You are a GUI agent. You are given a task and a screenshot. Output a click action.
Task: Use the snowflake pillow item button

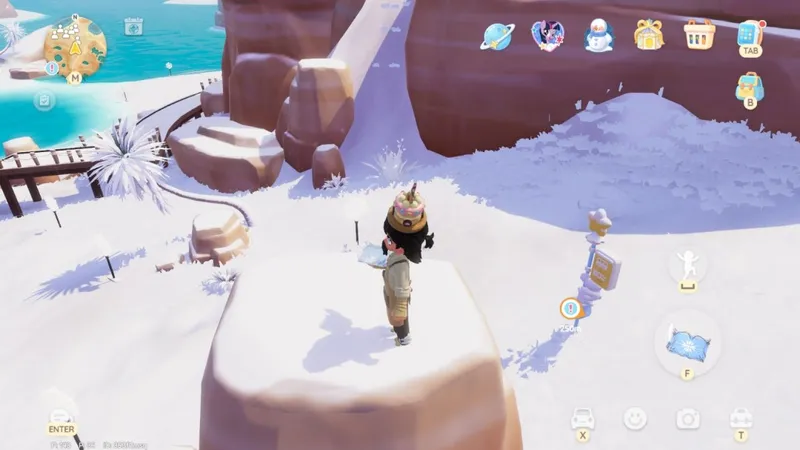688,343
